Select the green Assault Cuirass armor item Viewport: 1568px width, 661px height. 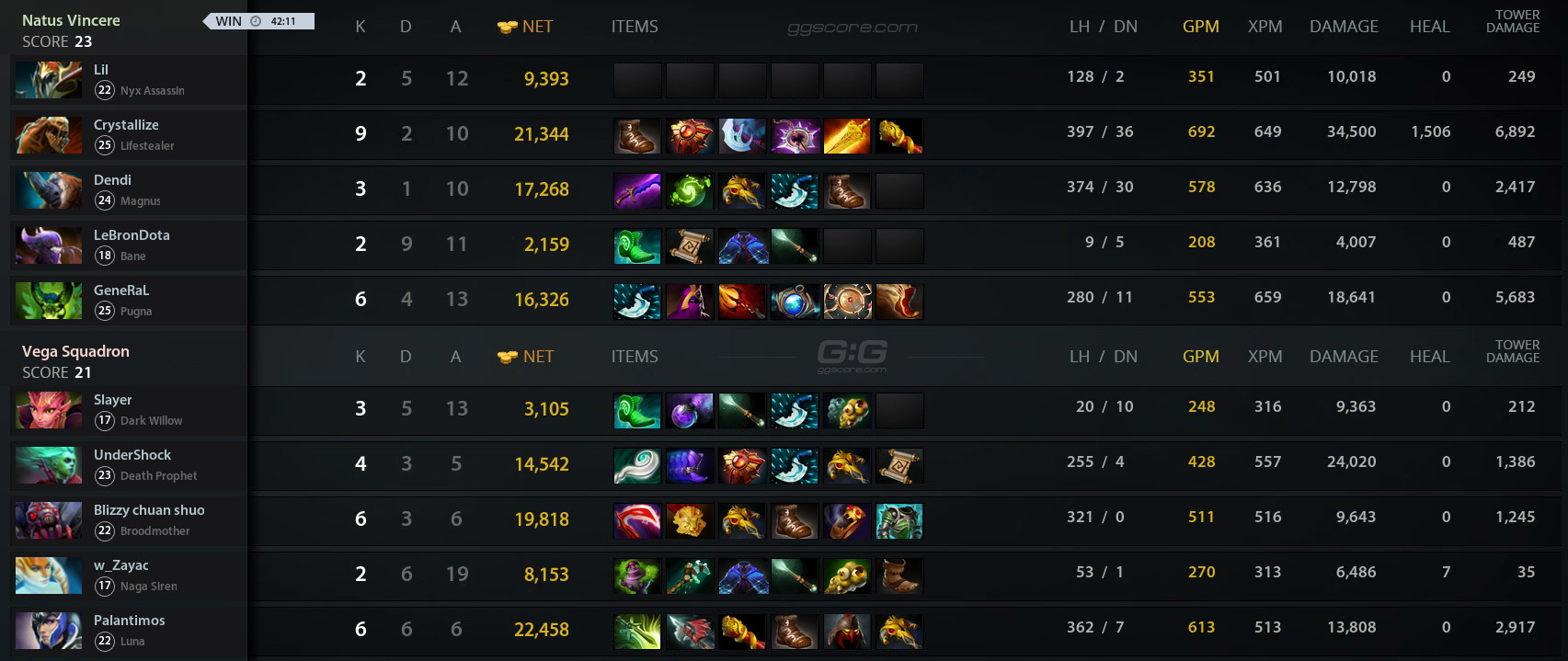coord(898,521)
